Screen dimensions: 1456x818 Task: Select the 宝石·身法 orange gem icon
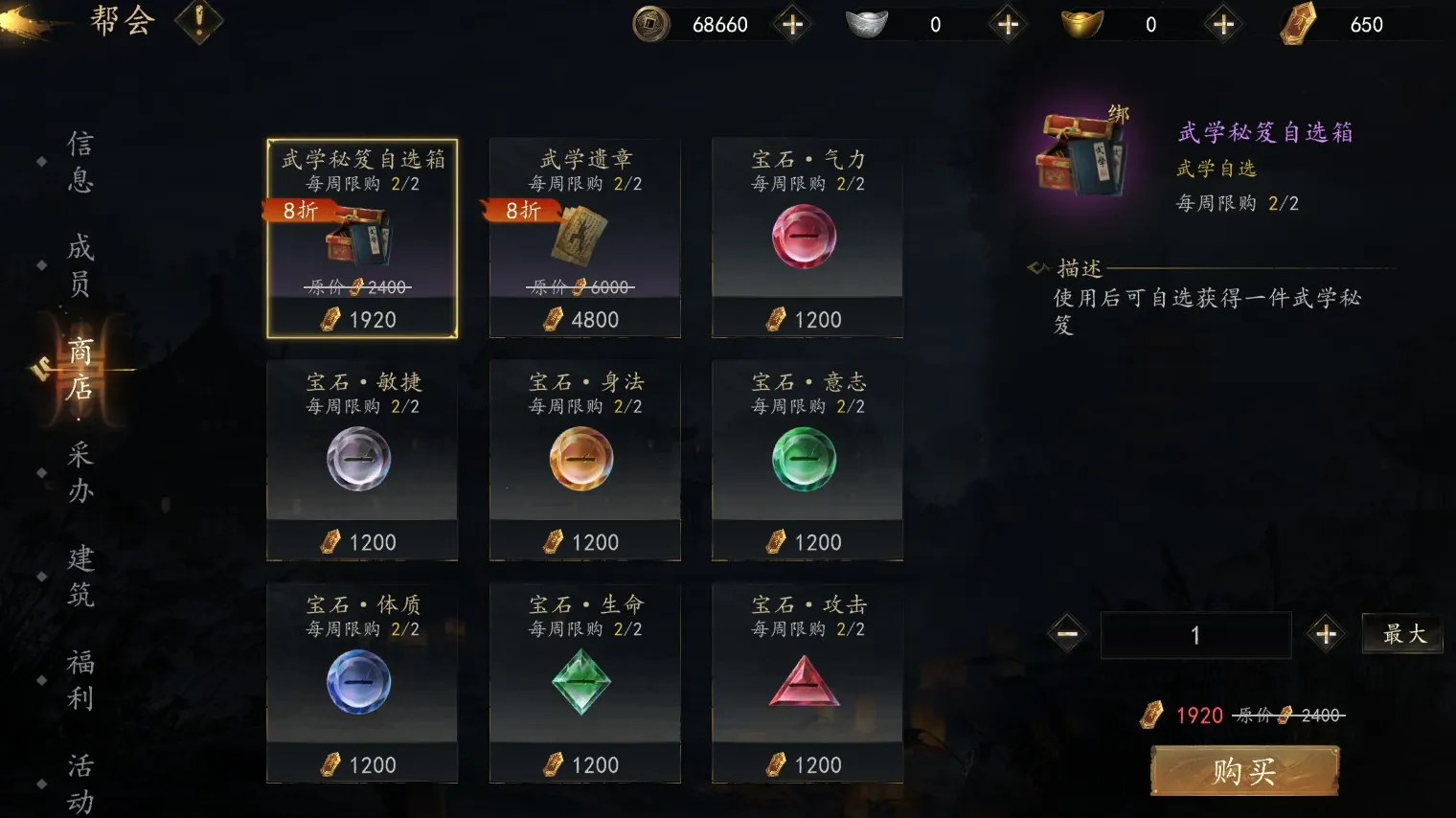(x=583, y=459)
